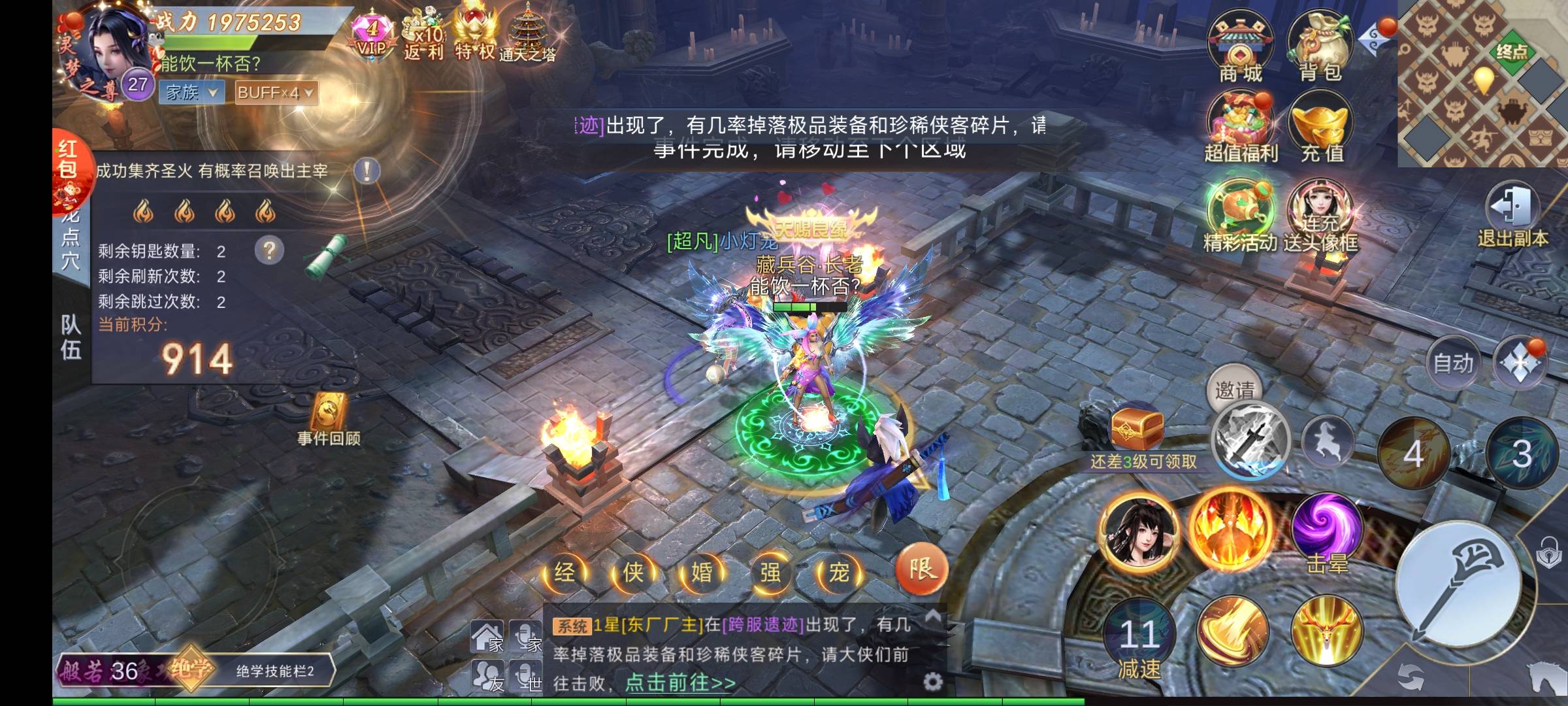The image size is (1568, 706).
Task: Open the 事件回顾 event review
Action: tap(329, 420)
